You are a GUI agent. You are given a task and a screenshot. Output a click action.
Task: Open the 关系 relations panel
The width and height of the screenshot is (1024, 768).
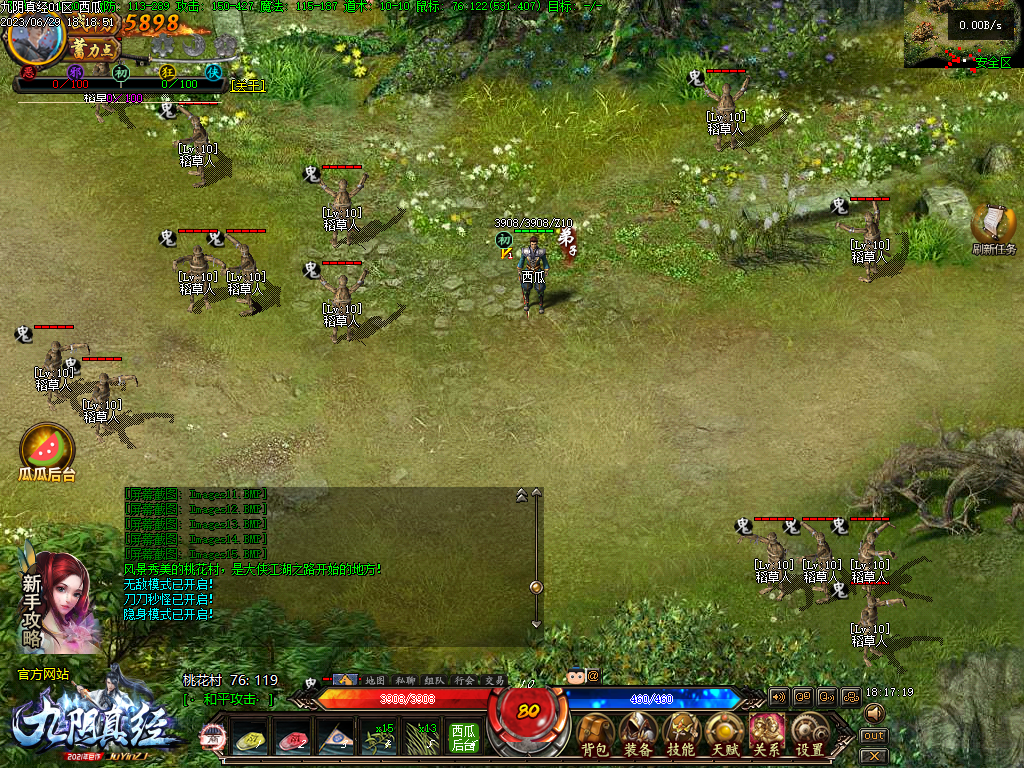(767, 734)
